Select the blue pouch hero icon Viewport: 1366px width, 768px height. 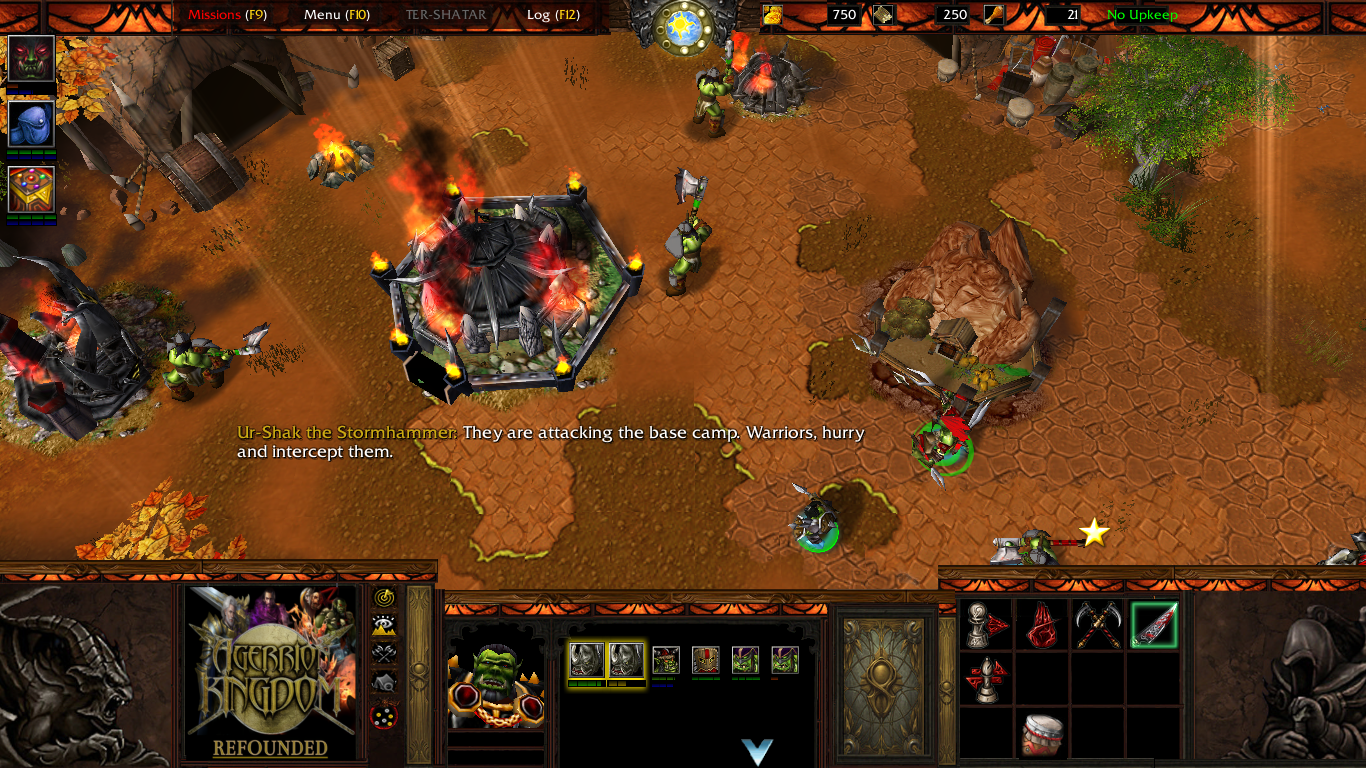(x=31, y=124)
